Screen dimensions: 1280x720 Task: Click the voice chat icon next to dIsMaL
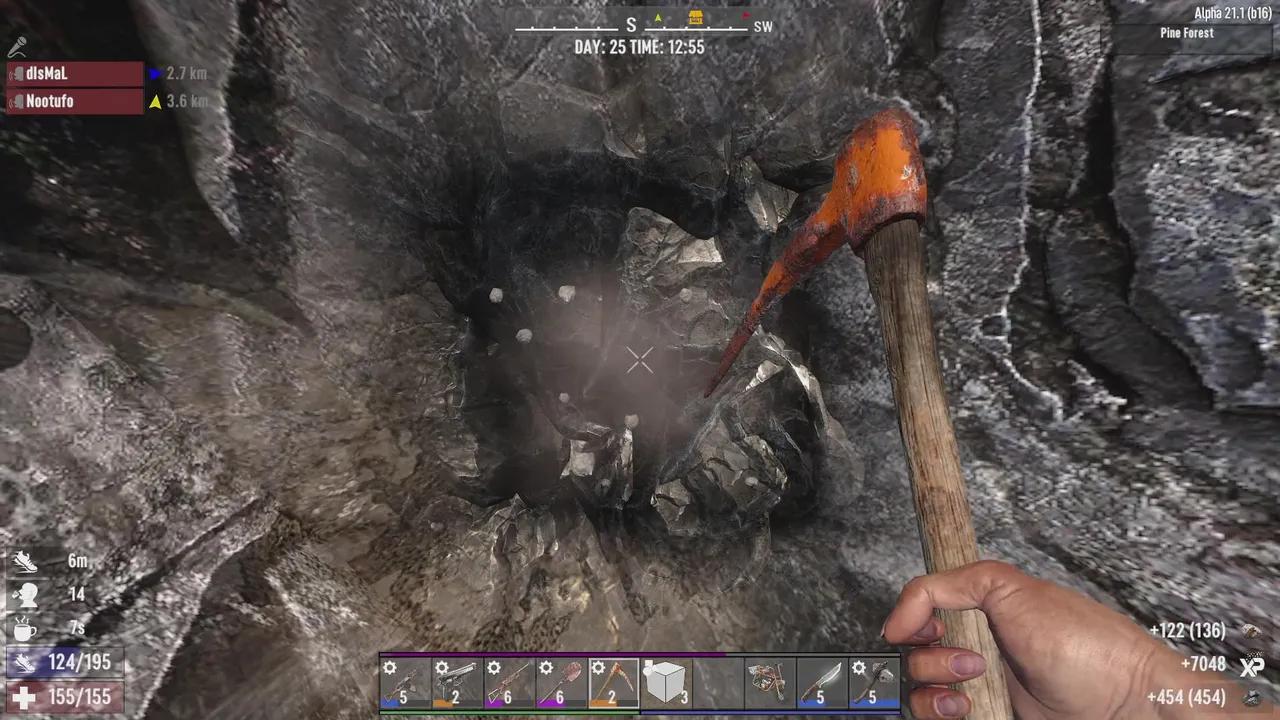15,73
